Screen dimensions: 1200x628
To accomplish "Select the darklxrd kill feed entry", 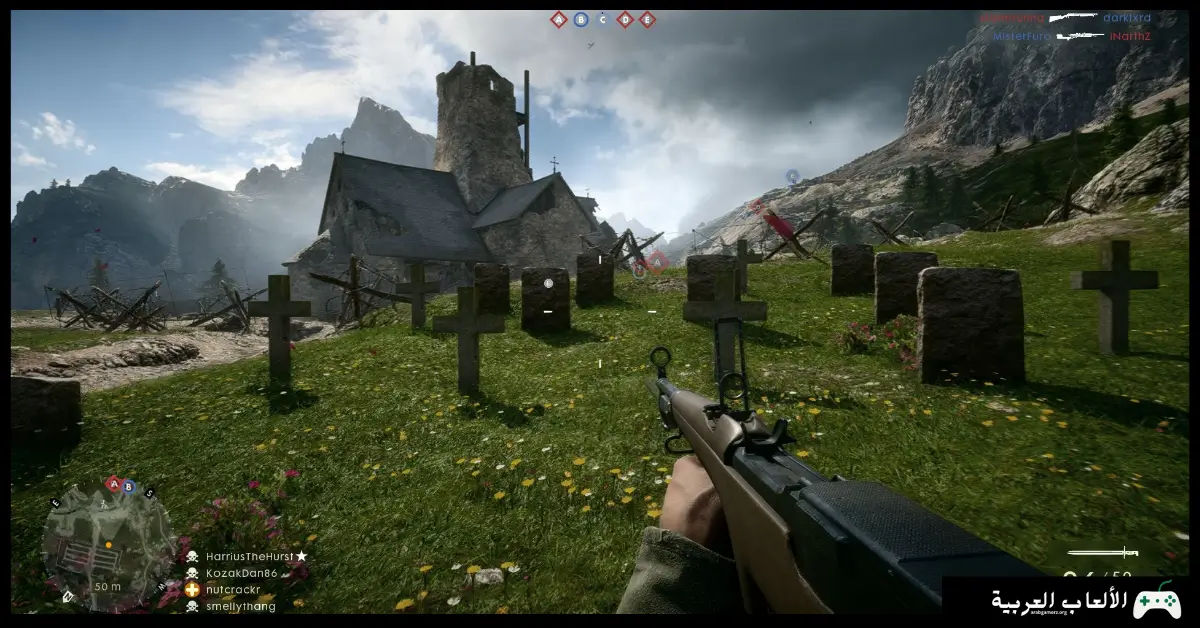I will [x=1127, y=18].
